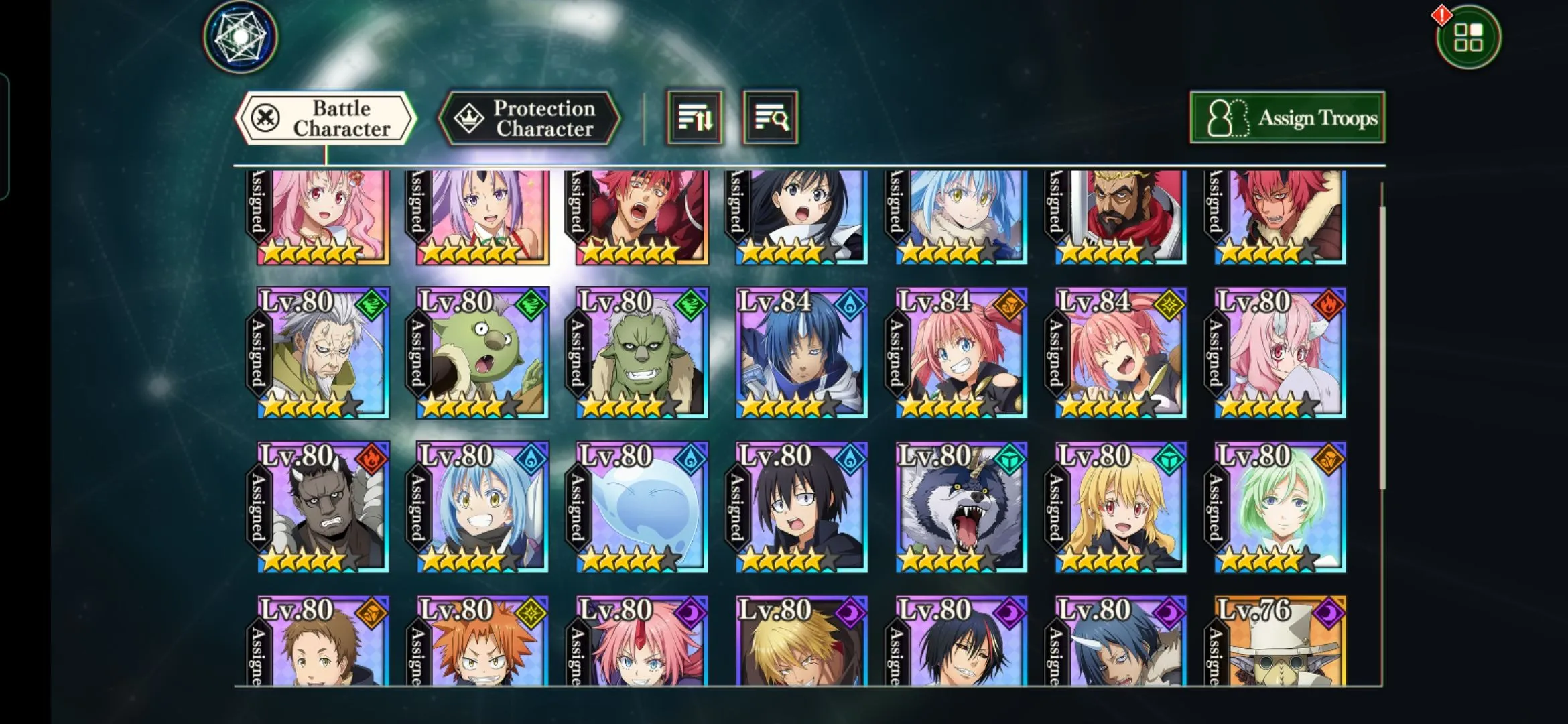Click the Assign Troops button
The width and height of the screenshot is (1568, 724).
pos(1287,118)
